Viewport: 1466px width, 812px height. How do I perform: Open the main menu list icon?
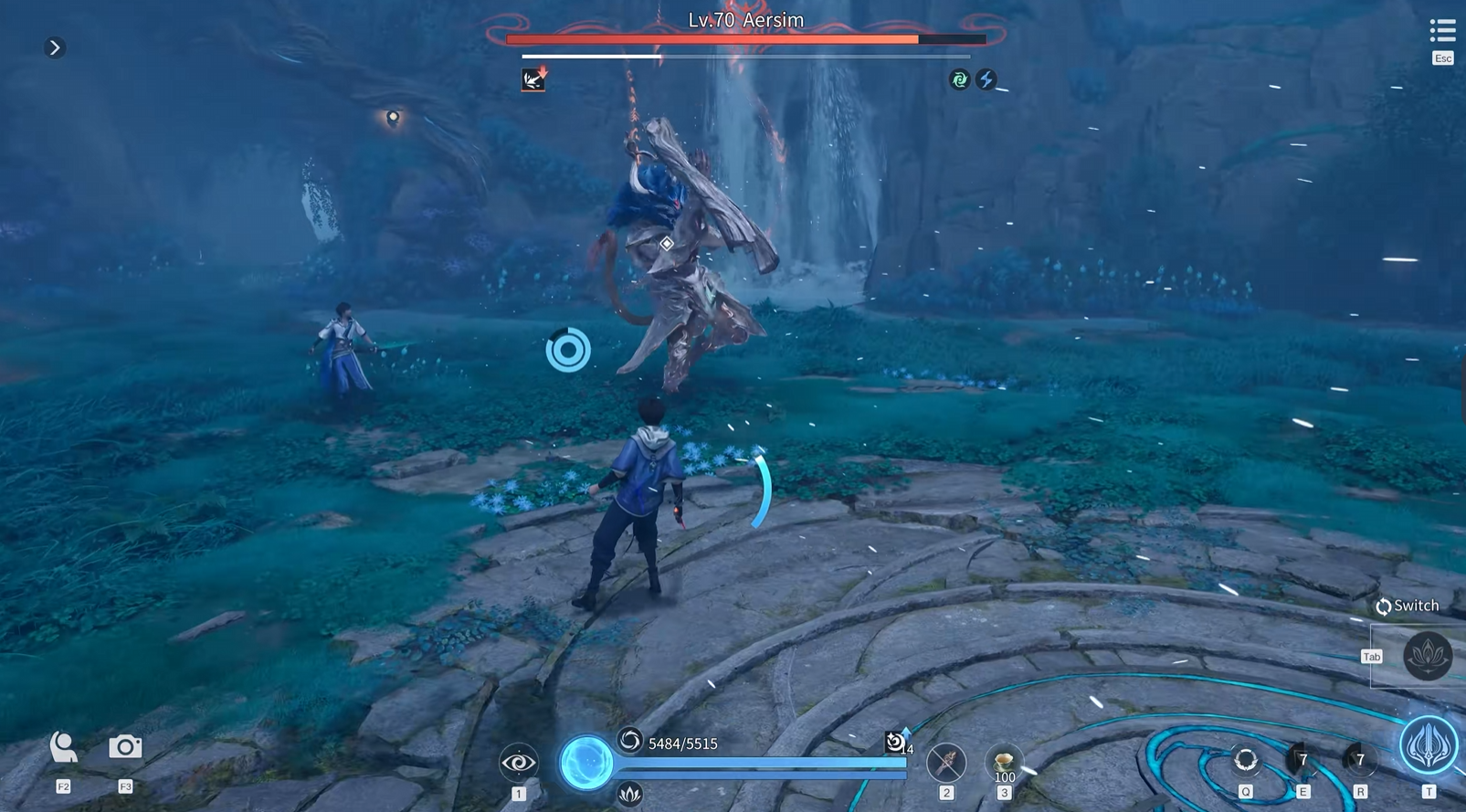click(x=1442, y=31)
